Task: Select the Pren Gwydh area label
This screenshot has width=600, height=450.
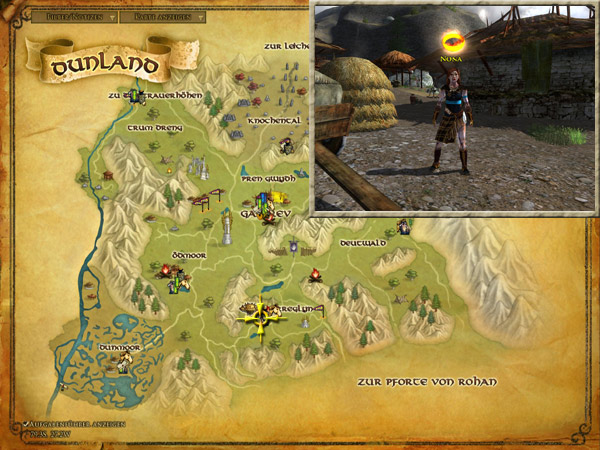Action: (x=268, y=178)
